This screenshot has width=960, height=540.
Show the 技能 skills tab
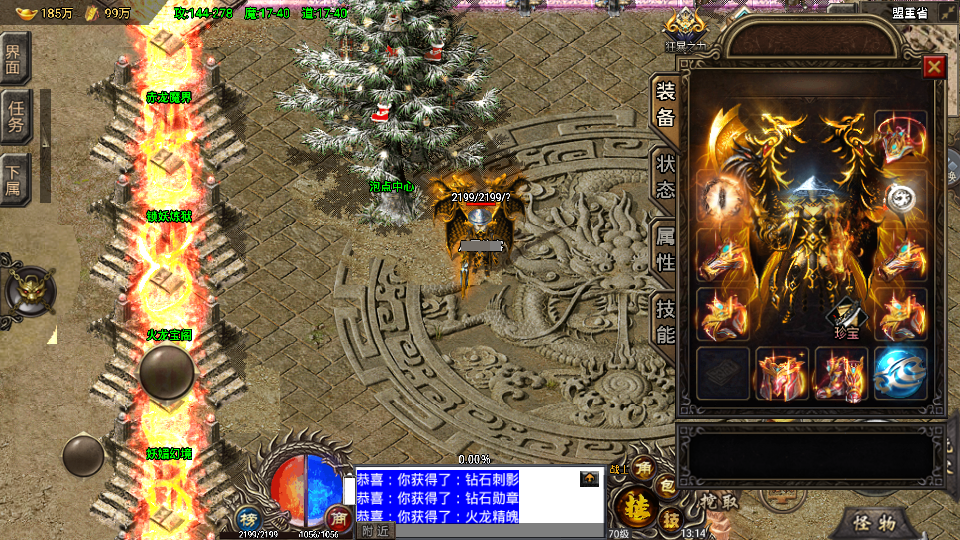click(x=665, y=321)
